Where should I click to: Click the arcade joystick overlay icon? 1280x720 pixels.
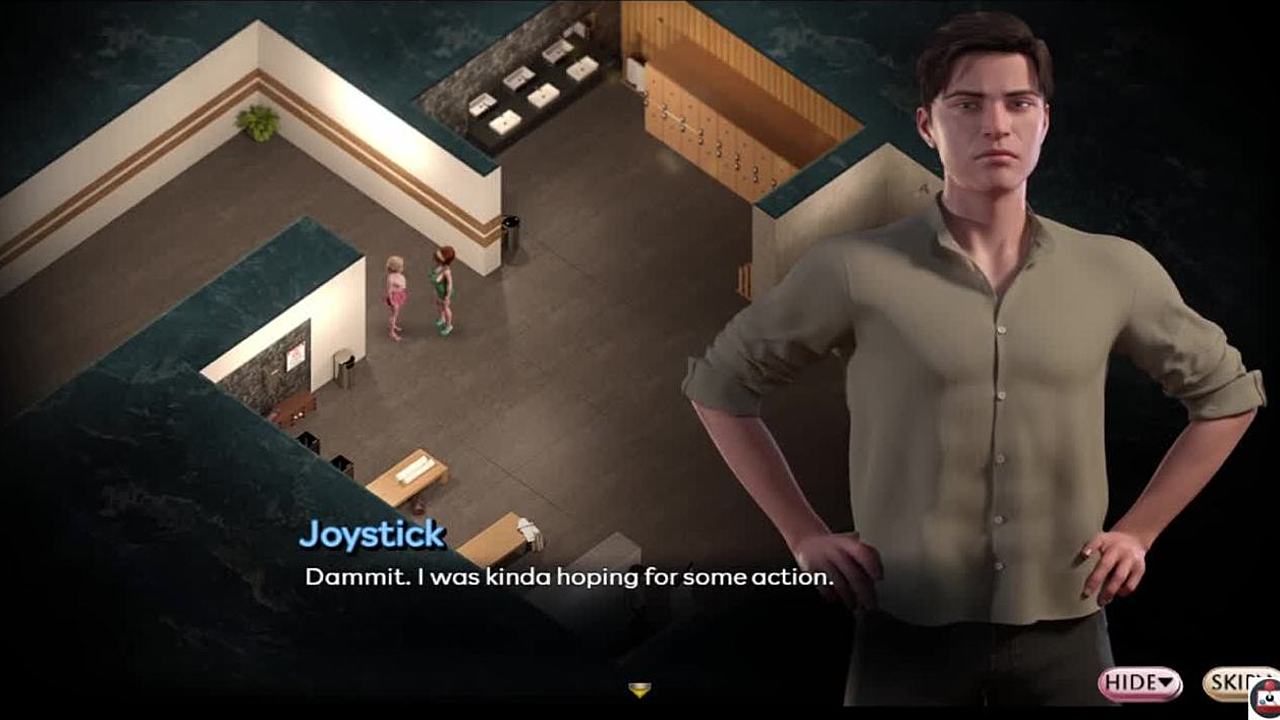point(1266,698)
